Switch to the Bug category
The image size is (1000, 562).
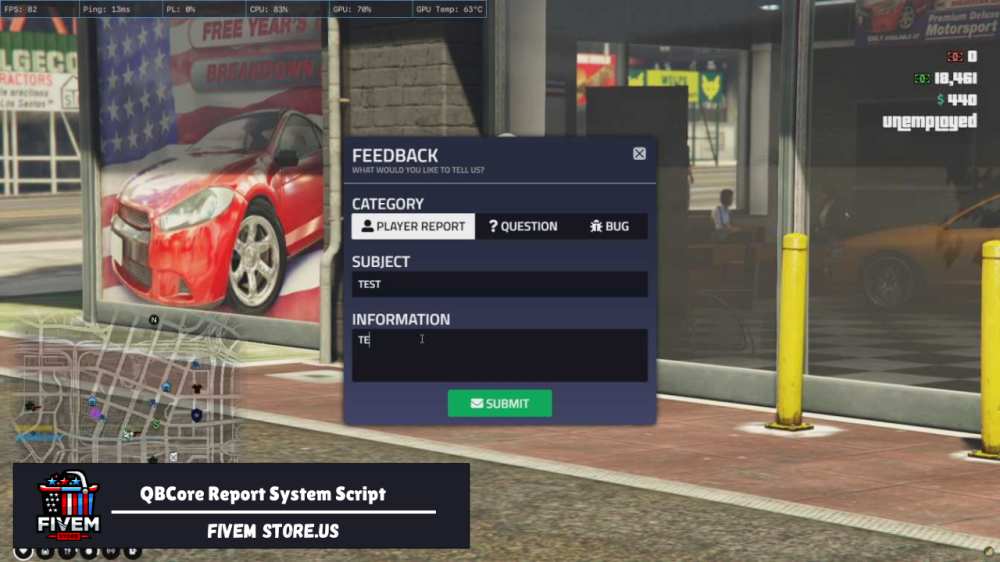pos(609,226)
